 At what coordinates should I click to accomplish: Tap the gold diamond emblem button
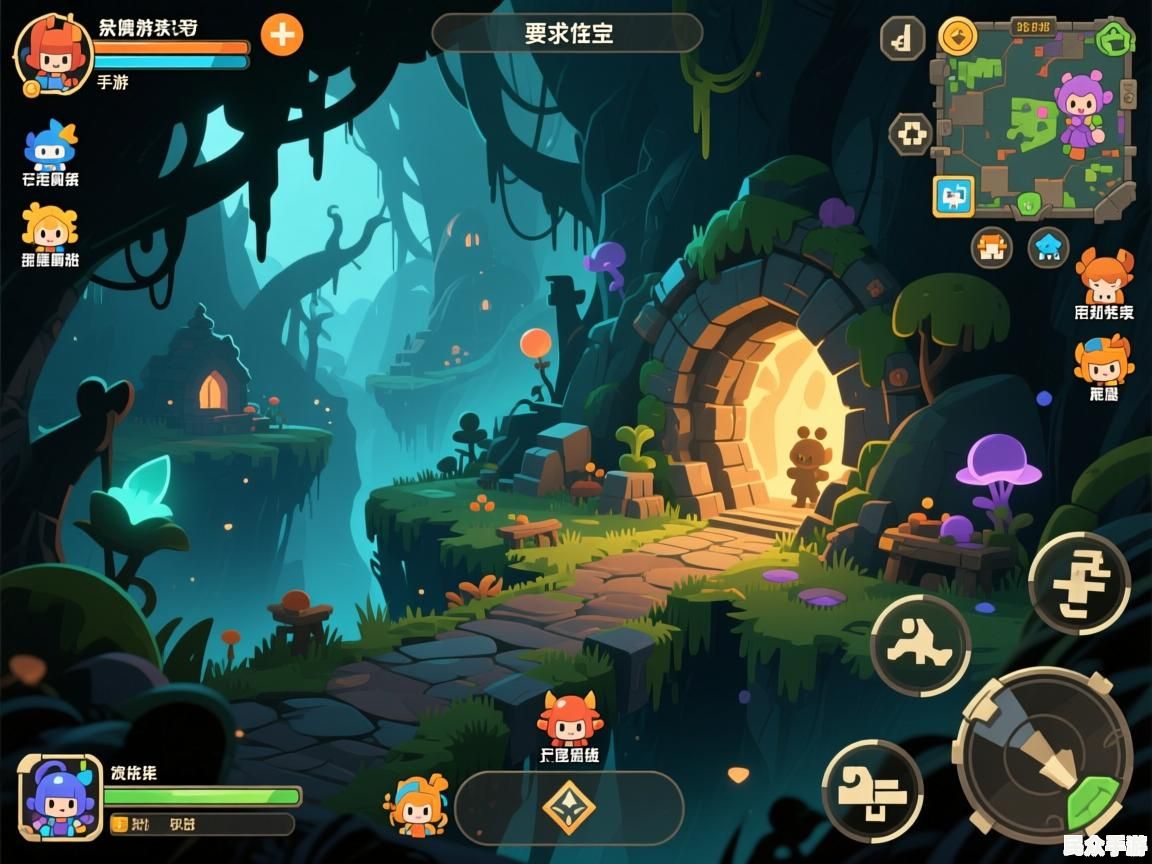click(x=569, y=808)
